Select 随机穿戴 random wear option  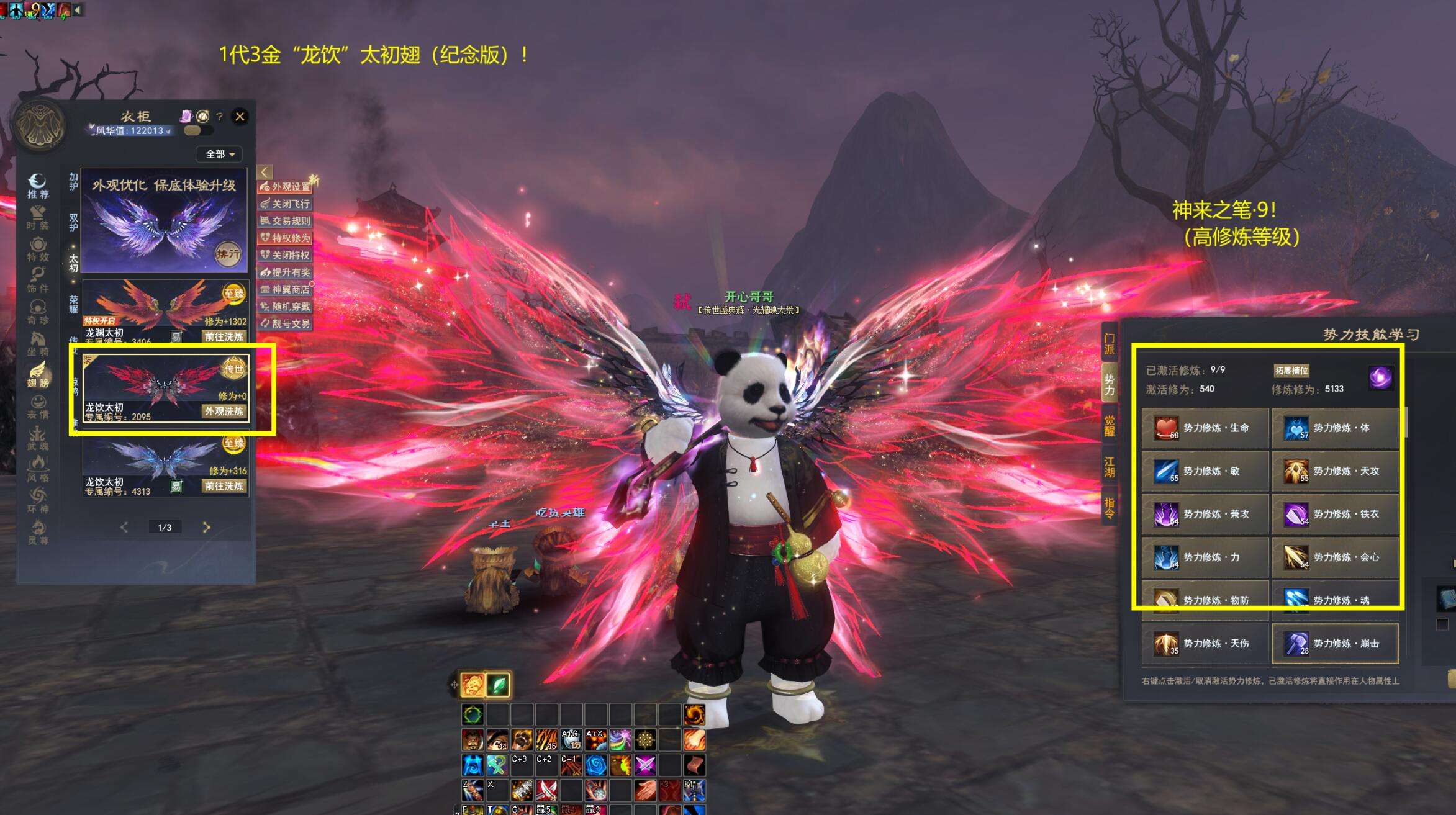coord(286,307)
